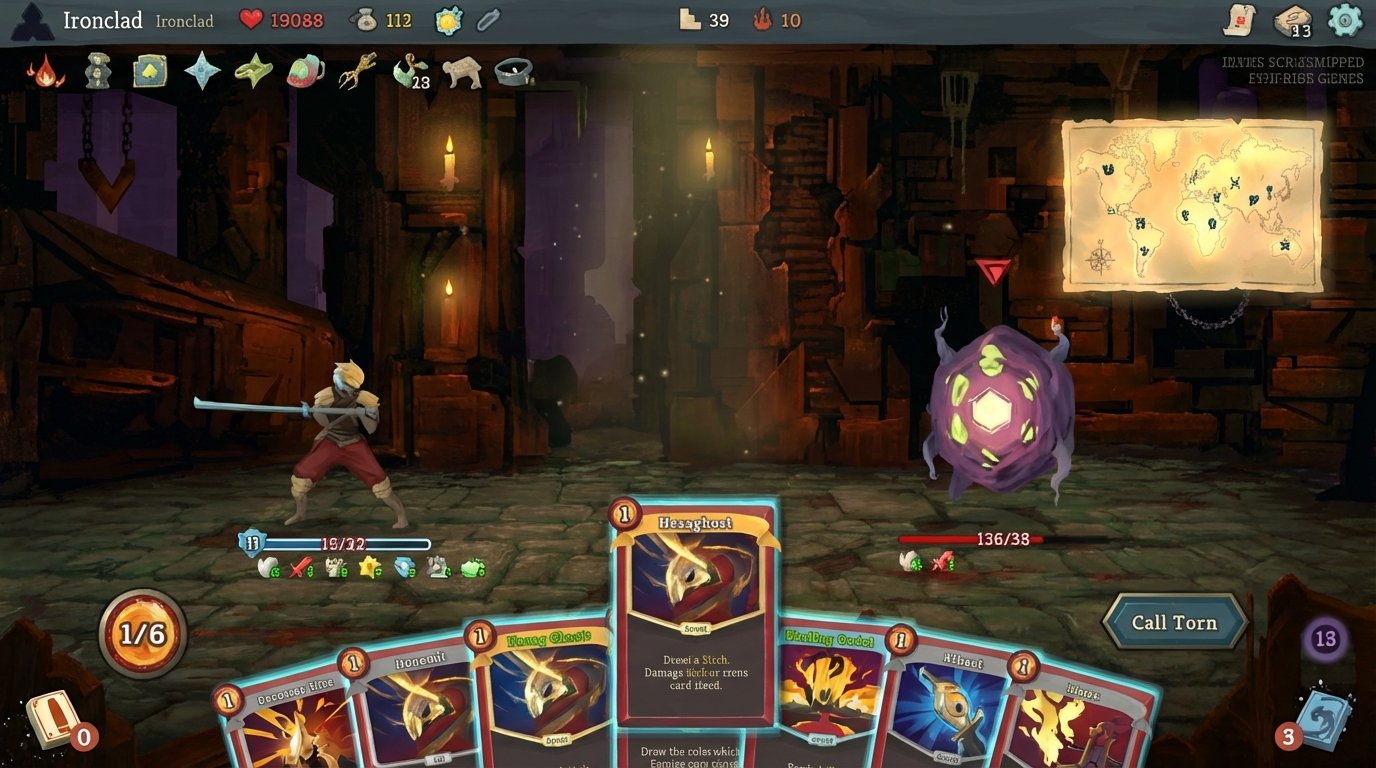The width and height of the screenshot is (1376, 768).
Task: Open the map scroll icon
Action: [1240, 20]
